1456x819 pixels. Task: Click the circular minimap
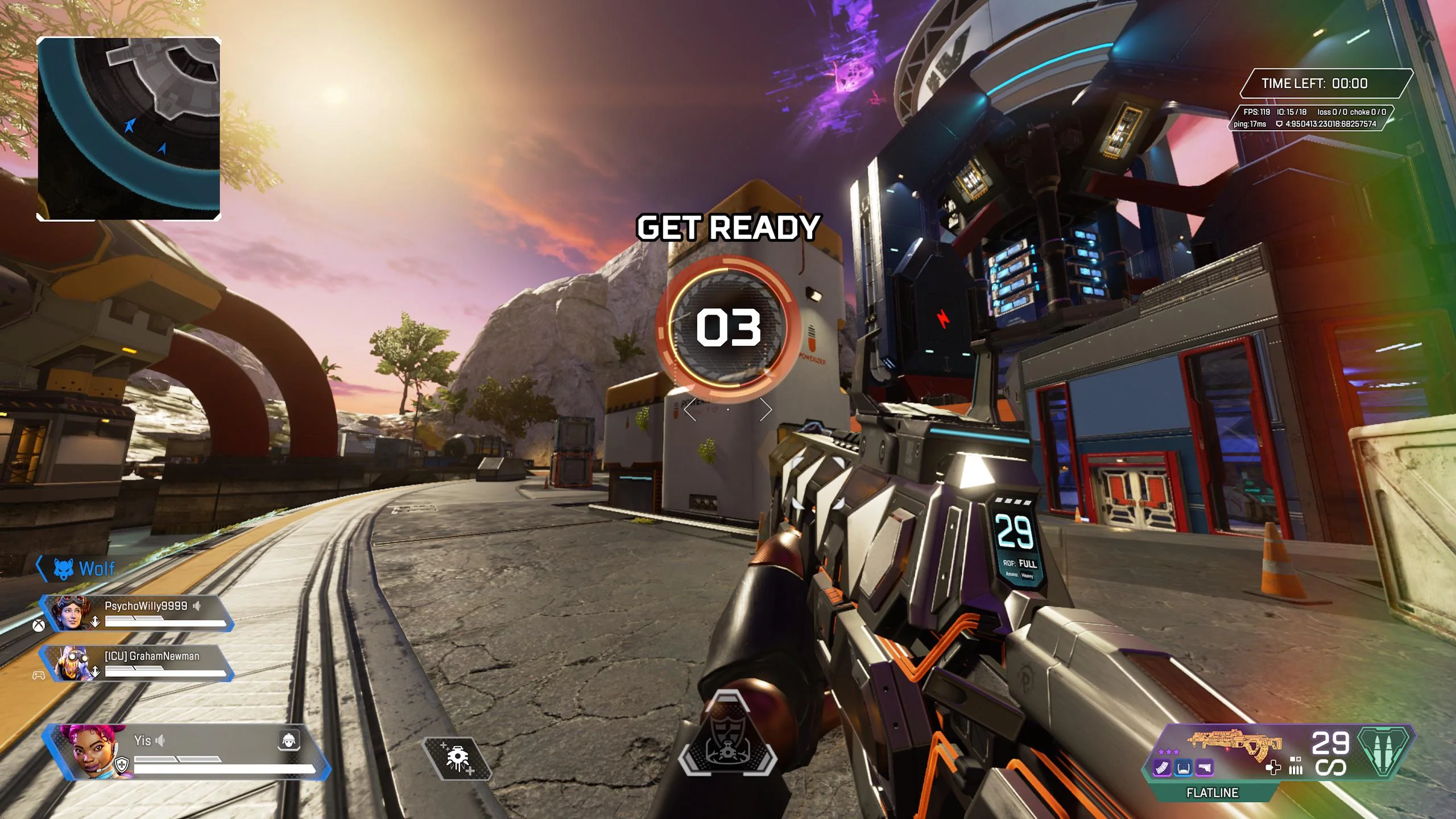129,129
